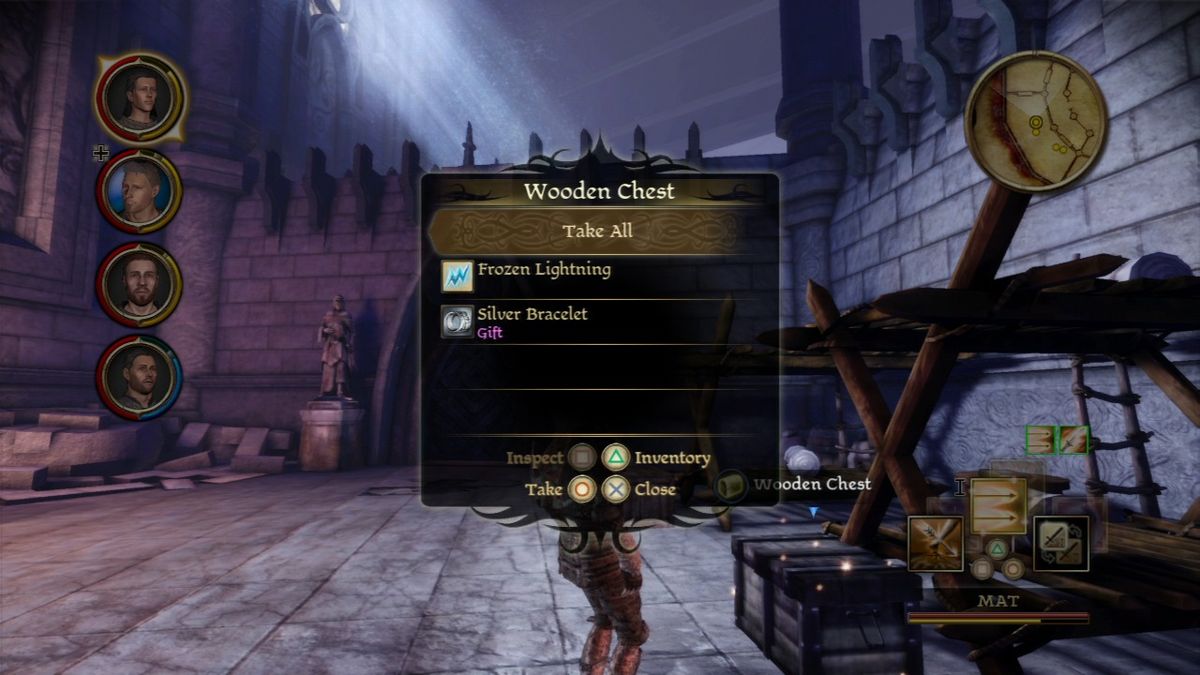Activate the crossed-swords strike ability
Screen dimensions: 1200x675
coord(935,544)
